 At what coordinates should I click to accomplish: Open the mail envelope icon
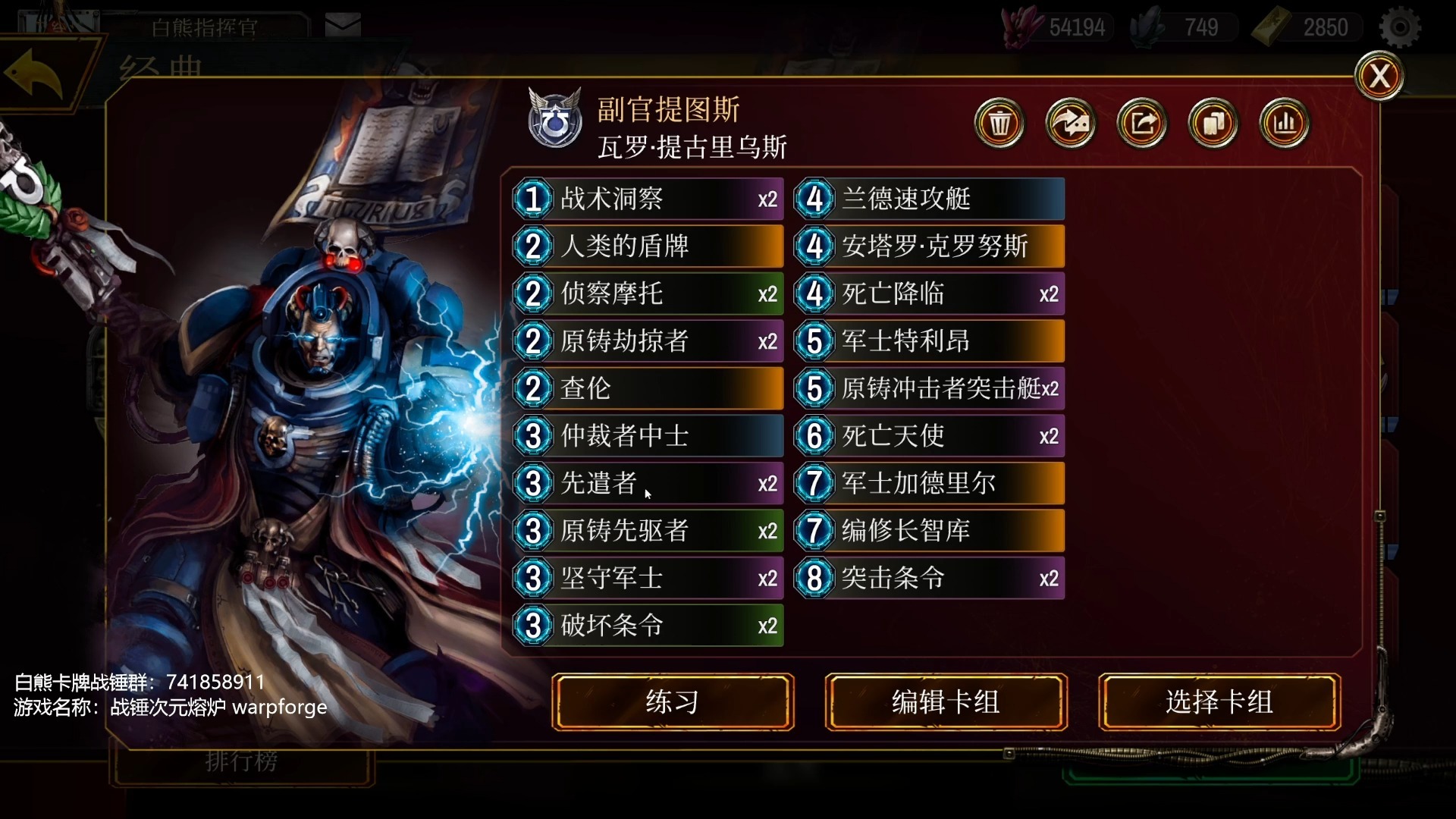[343, 23]
